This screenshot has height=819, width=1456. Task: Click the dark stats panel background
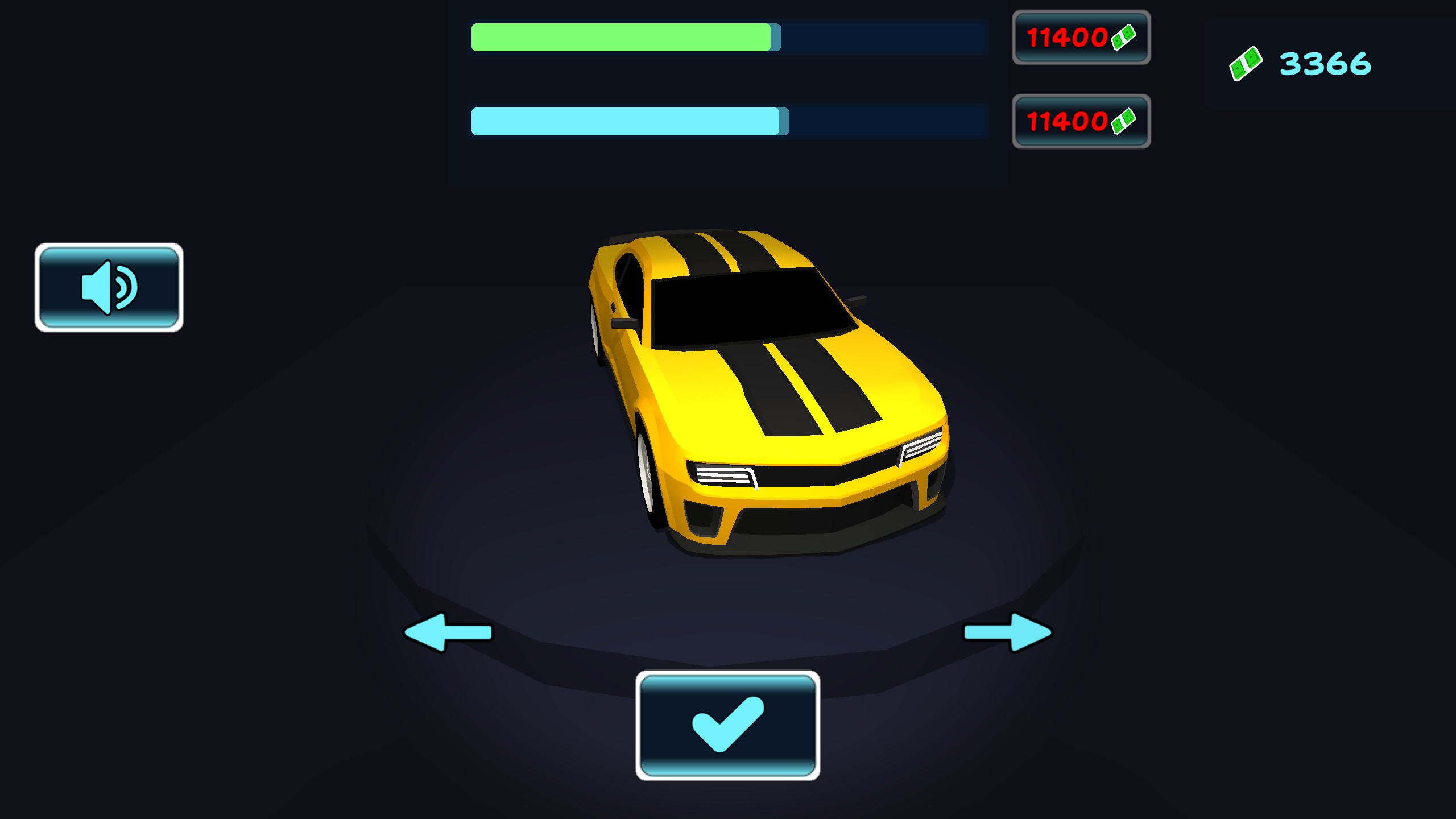coord(728,171)
